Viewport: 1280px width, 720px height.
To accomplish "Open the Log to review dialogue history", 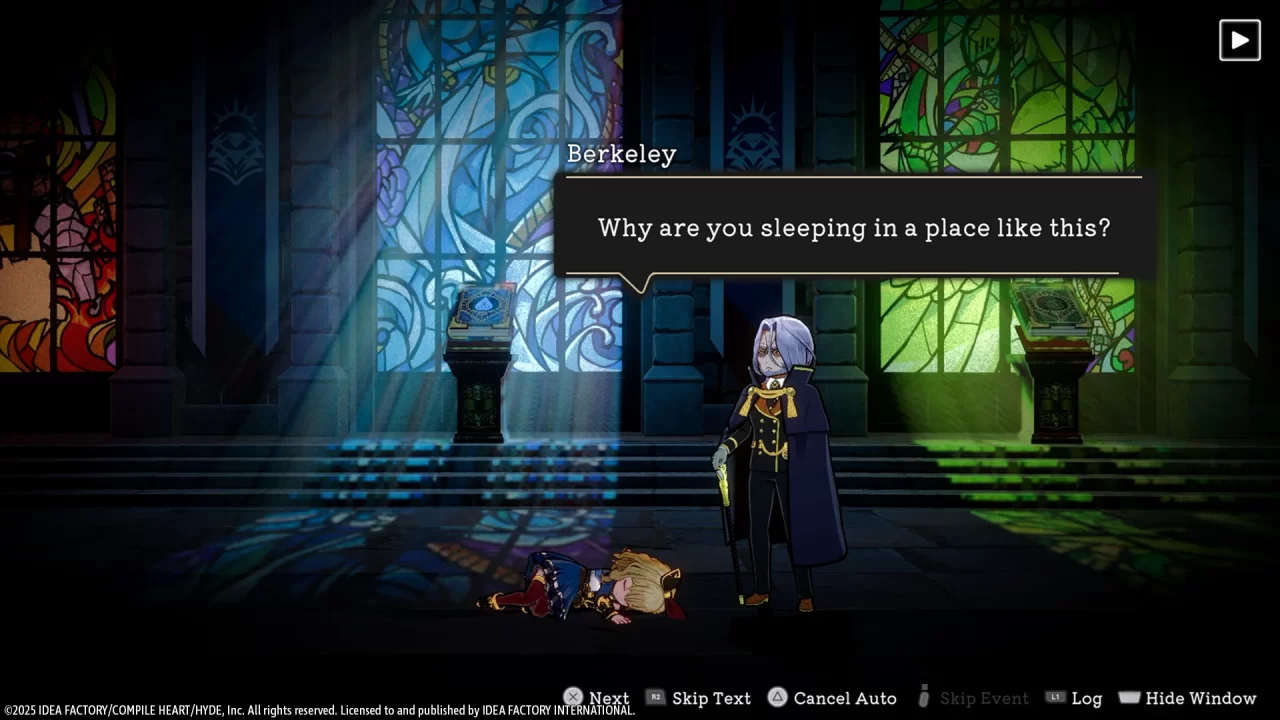I will [1087, 698].
